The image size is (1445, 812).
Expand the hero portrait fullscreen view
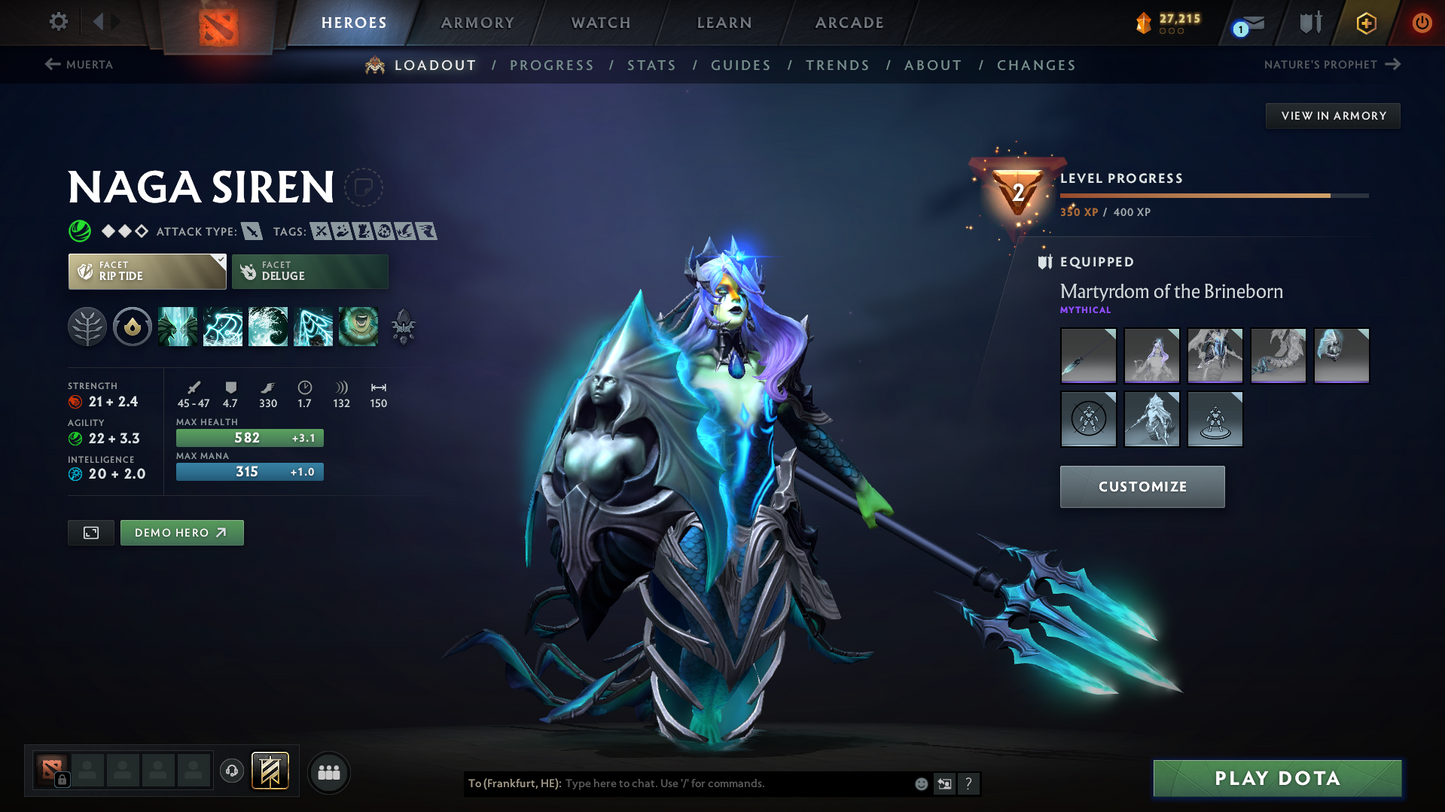click(90, 532)
